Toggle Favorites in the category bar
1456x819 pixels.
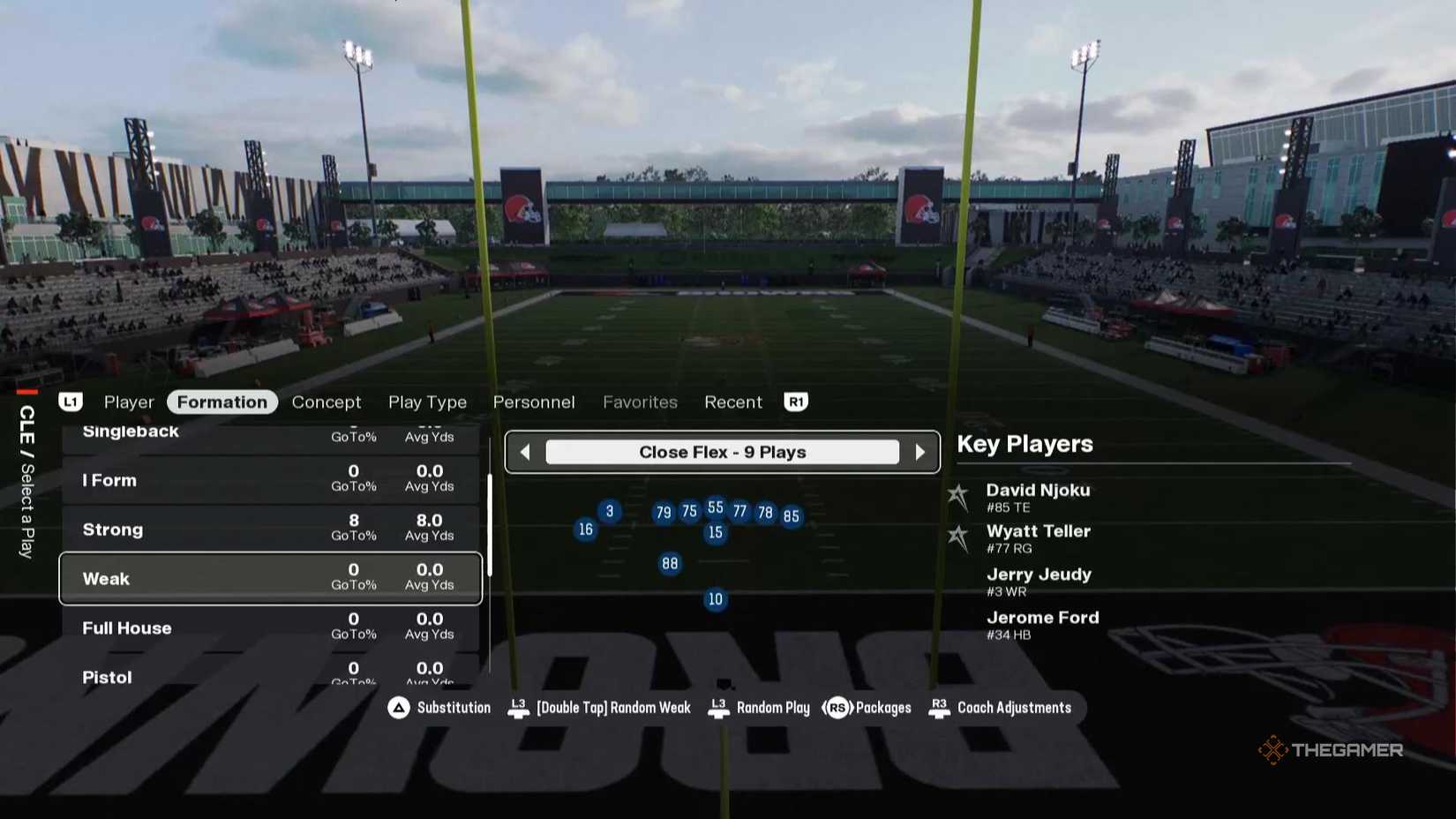[640, 402]
